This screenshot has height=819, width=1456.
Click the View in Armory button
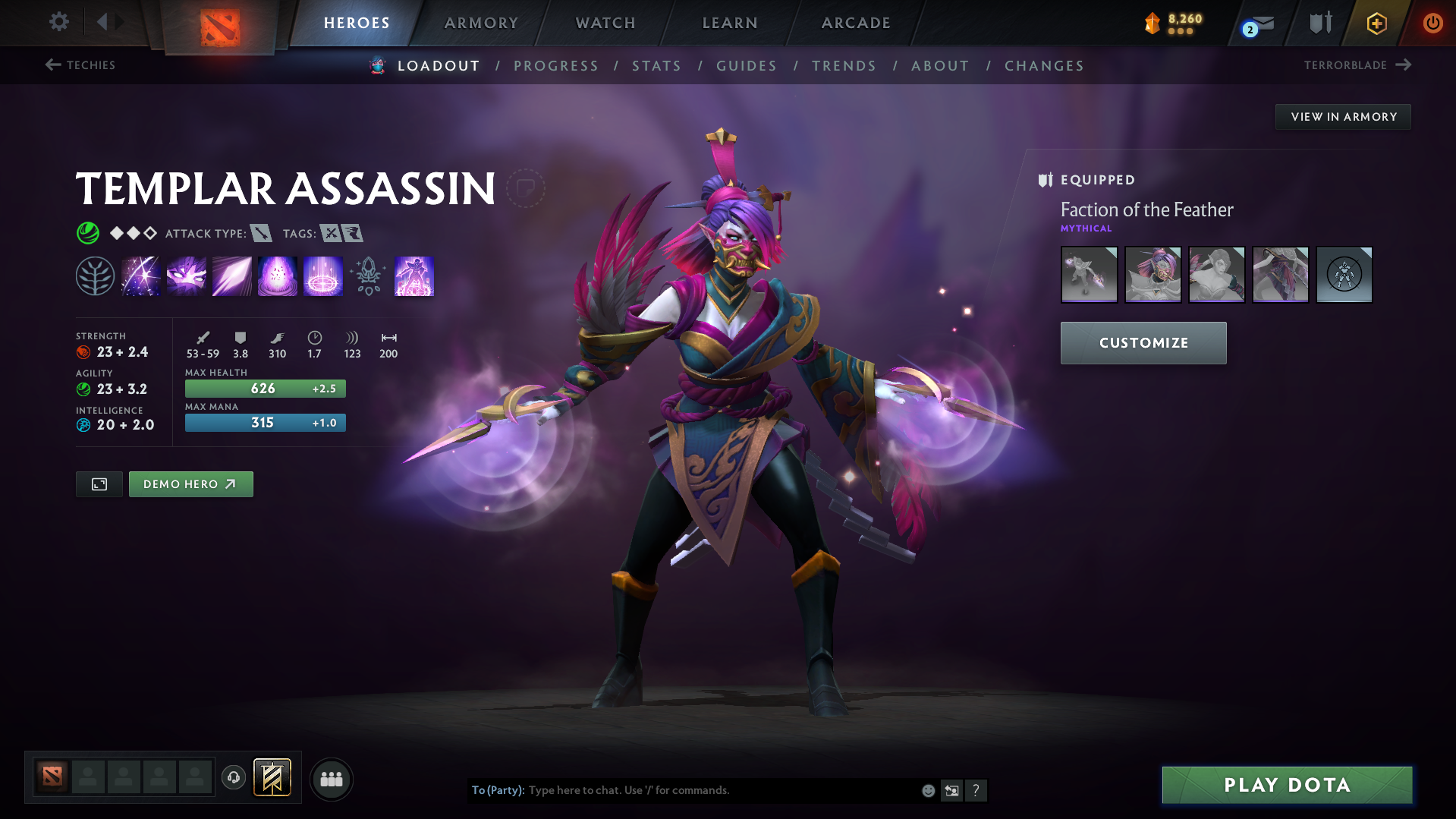point(1343,117)
